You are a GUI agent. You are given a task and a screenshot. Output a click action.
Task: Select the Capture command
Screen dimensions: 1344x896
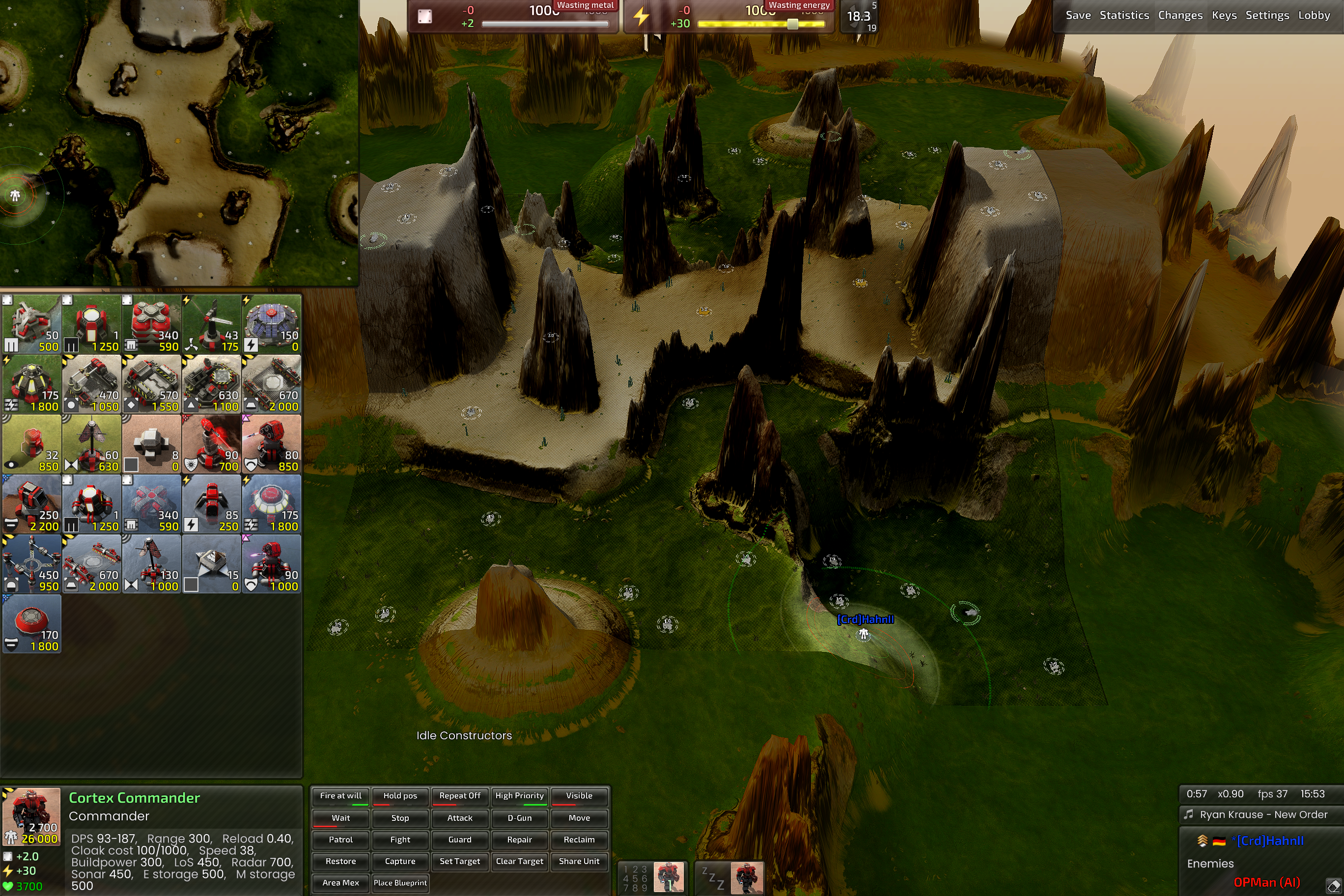click(x=400, y=861)
